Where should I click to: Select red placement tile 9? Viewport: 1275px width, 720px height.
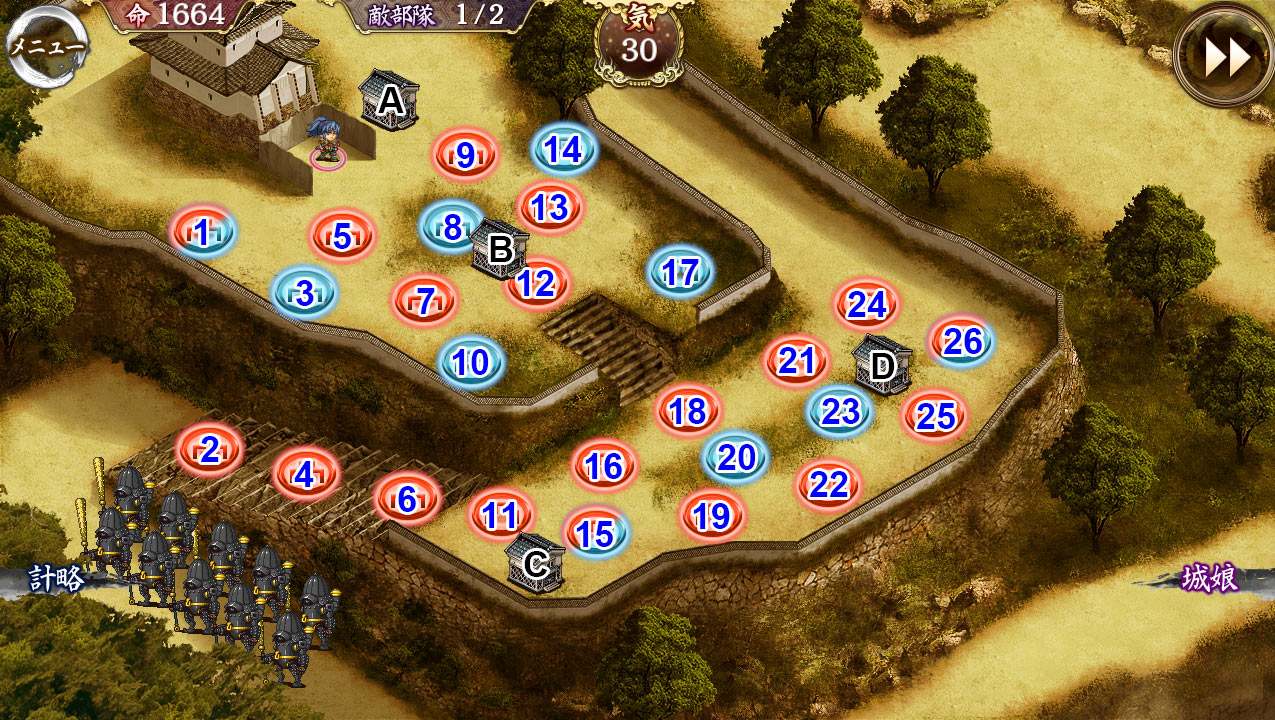click(x=465, y=155)
